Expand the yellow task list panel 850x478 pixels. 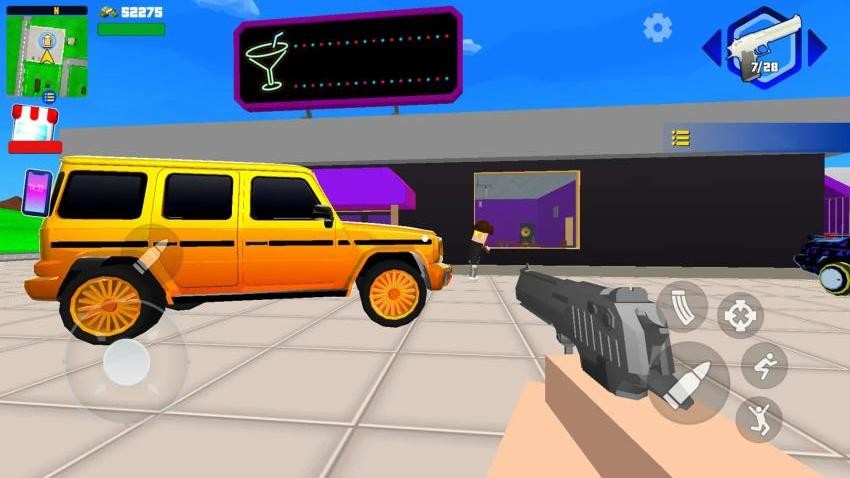point(681,138)
